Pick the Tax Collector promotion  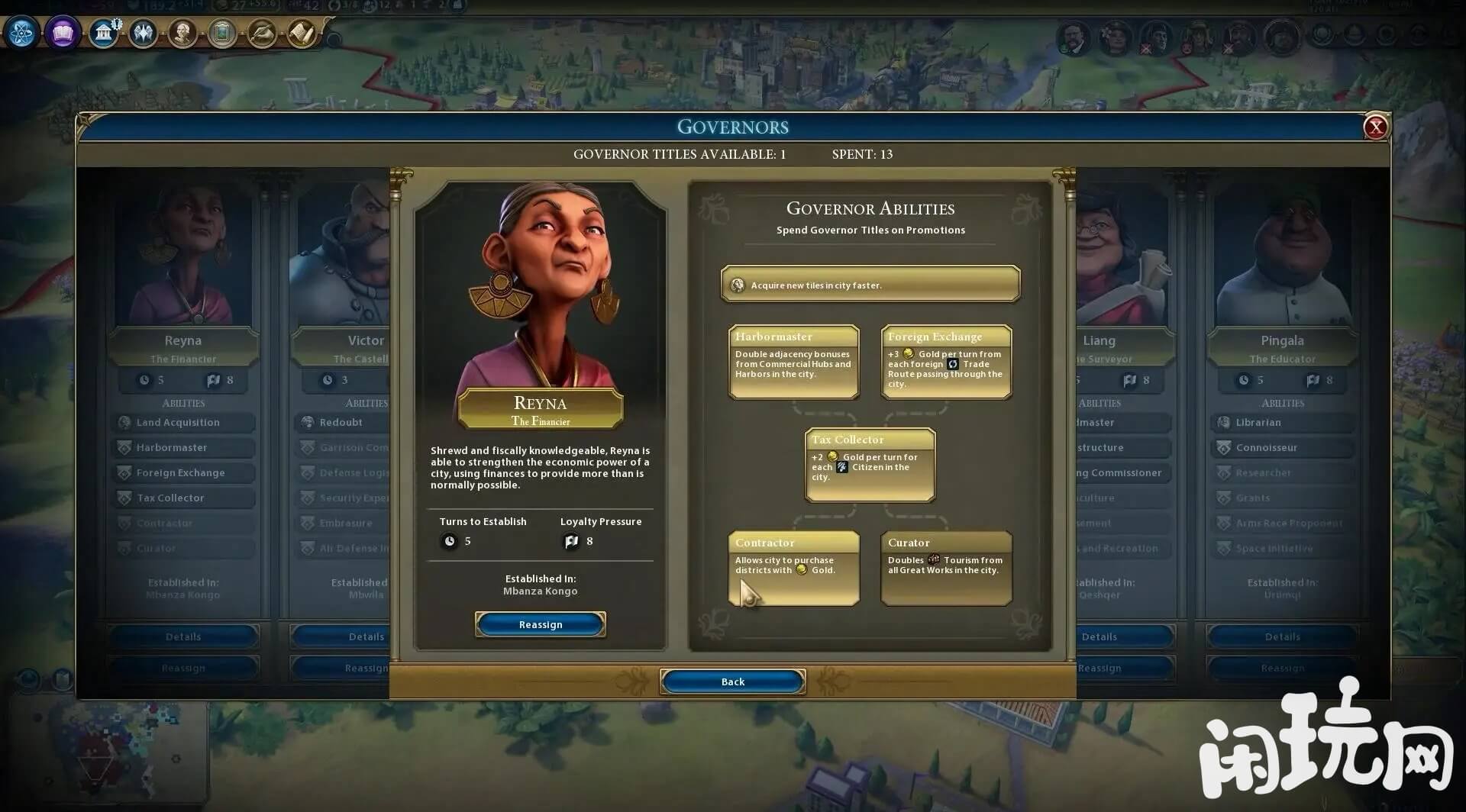[870, 465]
